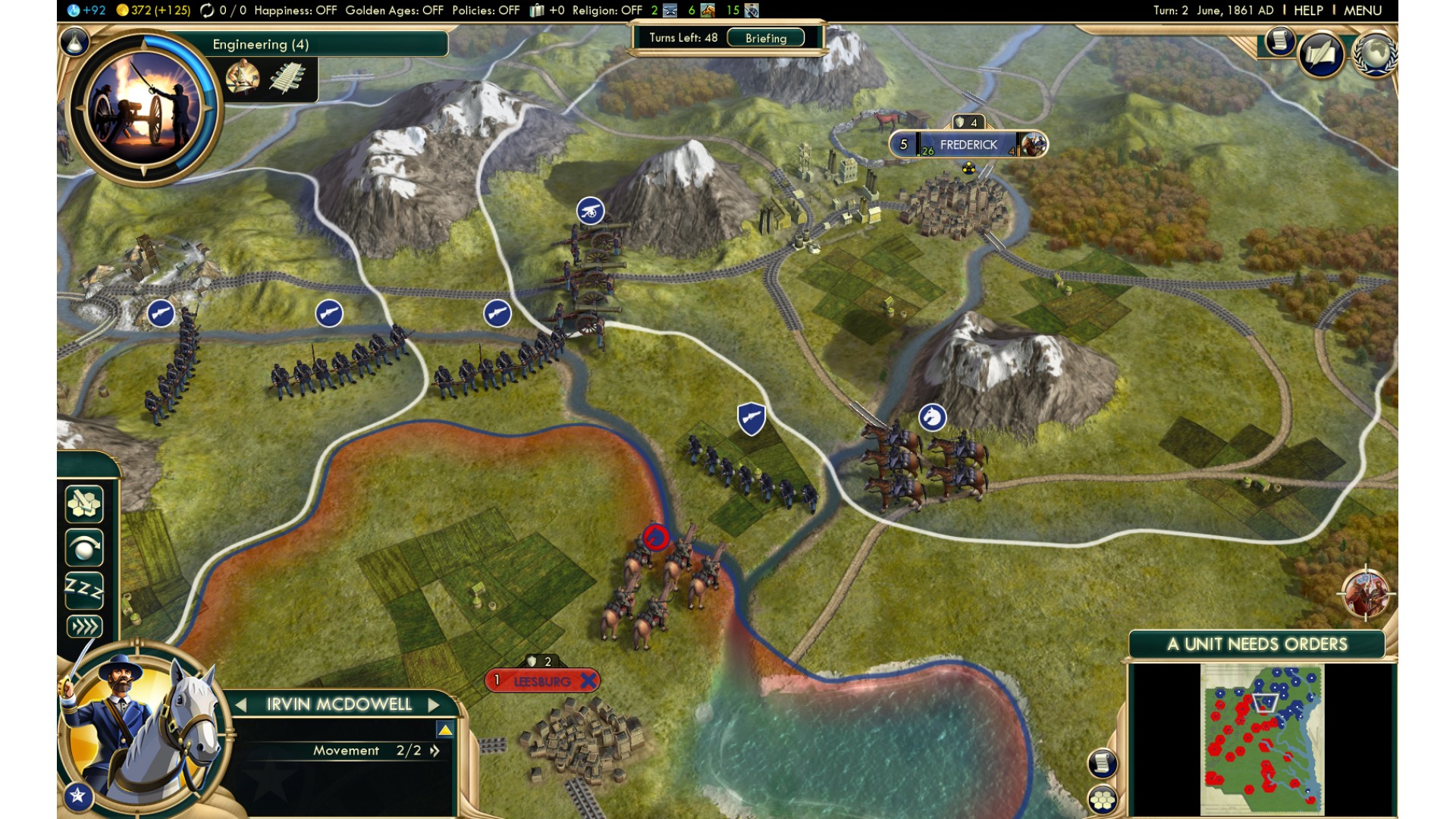Screen dimensions: 1456x819
Task: Open the scroll button beside the minimap
Action: [1103, 763]
